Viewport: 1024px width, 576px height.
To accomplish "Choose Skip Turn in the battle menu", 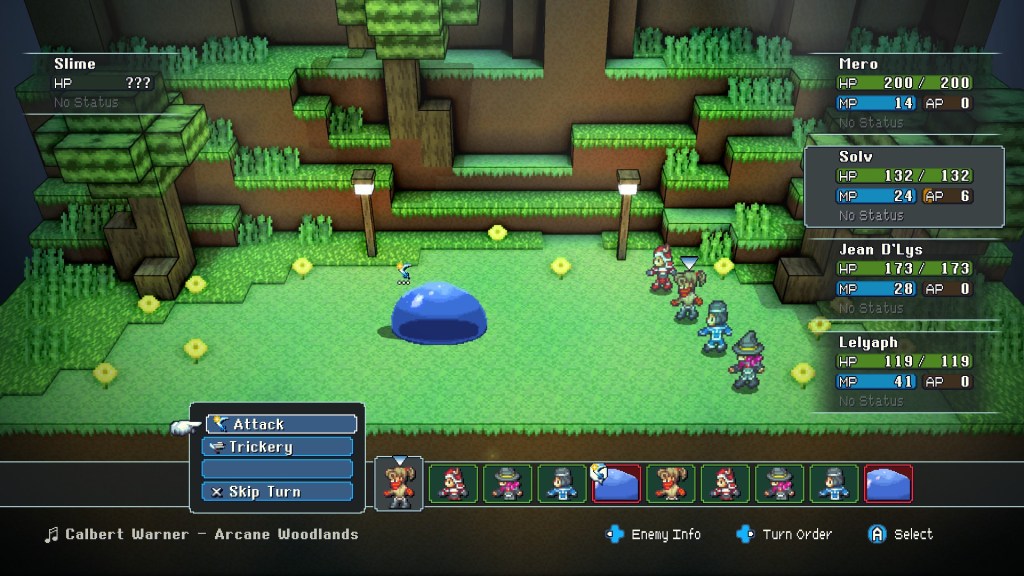I will pos(277,491).
